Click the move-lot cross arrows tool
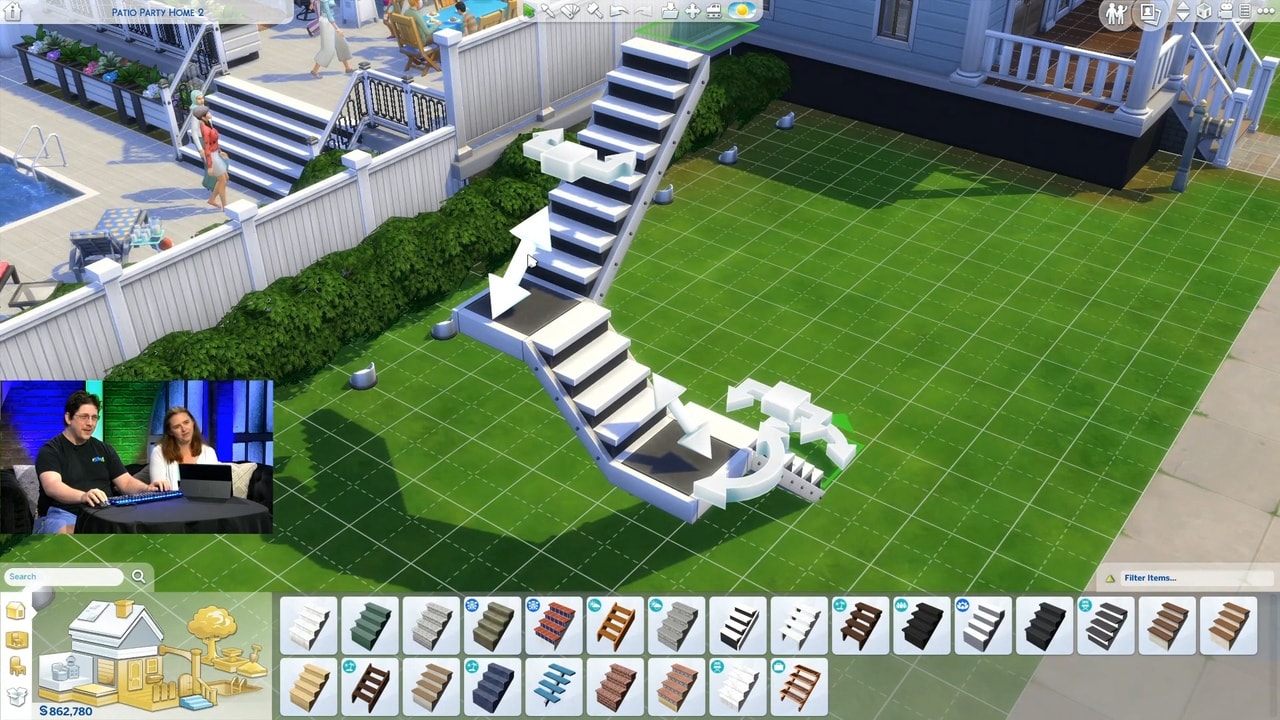 click(692, 11)
